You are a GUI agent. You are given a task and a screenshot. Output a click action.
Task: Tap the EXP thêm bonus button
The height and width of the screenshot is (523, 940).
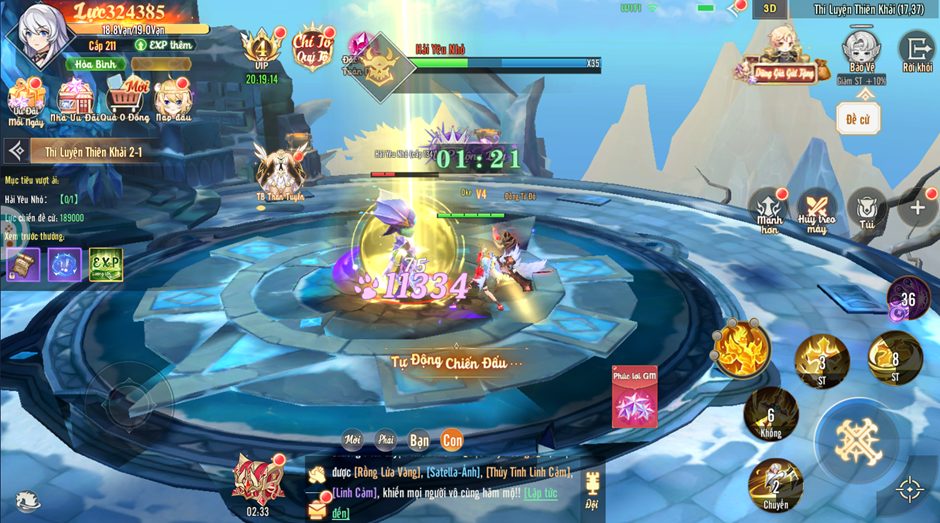(167, 45)
